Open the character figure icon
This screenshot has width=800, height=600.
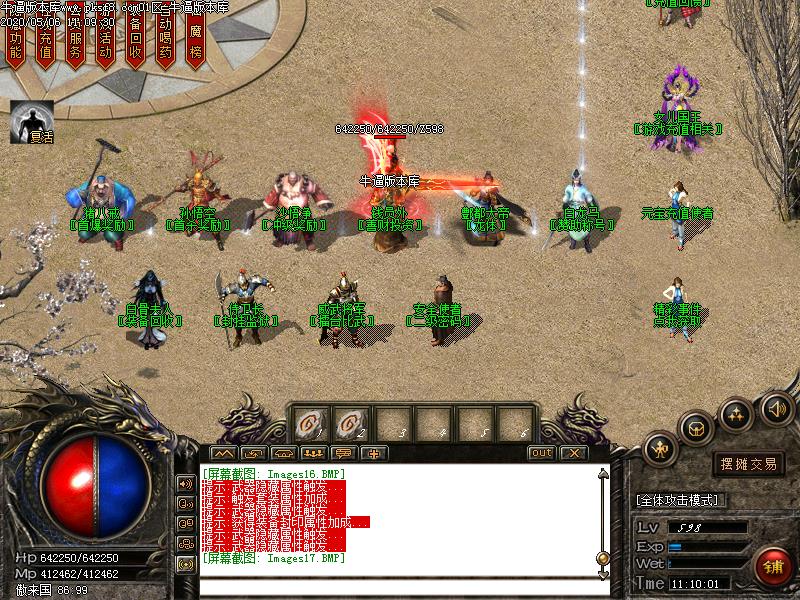pyautogui.click(x=661, y=450)
